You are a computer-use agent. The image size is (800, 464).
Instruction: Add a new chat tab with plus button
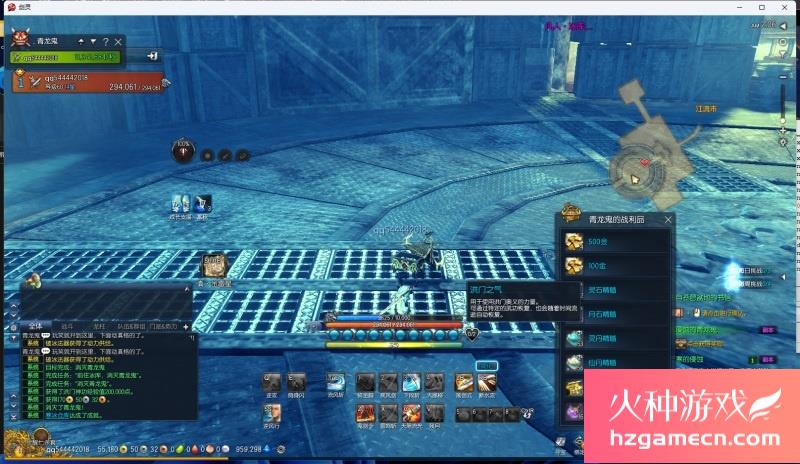[186, 326]
